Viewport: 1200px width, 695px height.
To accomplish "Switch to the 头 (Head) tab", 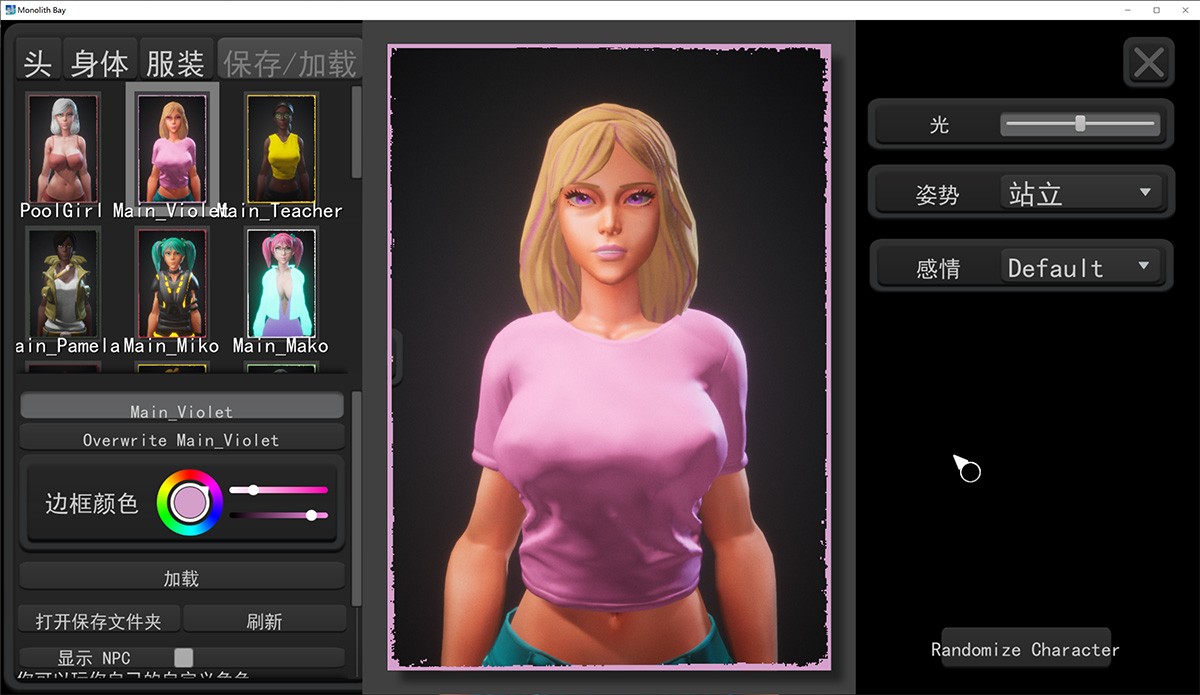I will tap(38, 63).
